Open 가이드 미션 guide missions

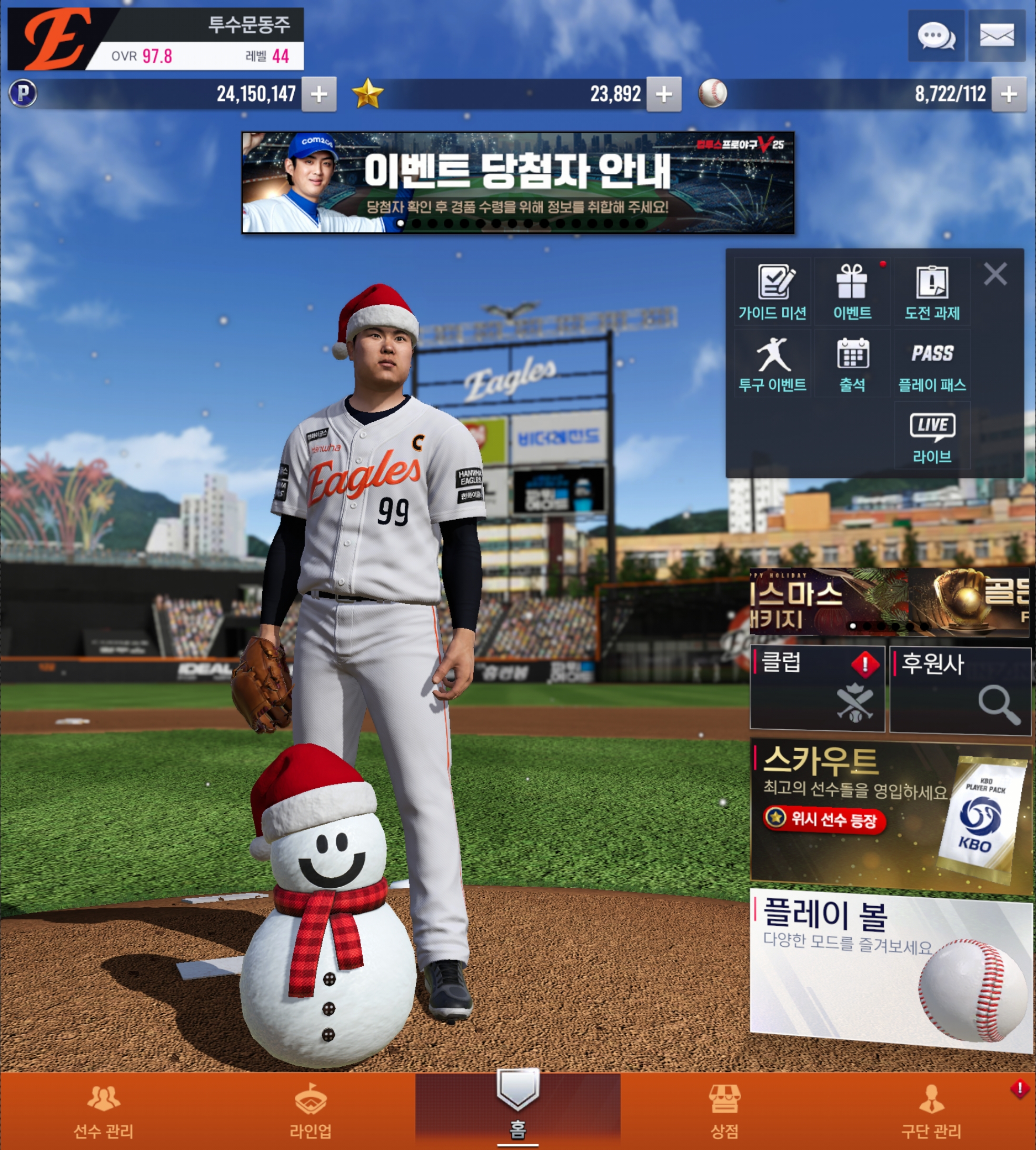[772, 292]
